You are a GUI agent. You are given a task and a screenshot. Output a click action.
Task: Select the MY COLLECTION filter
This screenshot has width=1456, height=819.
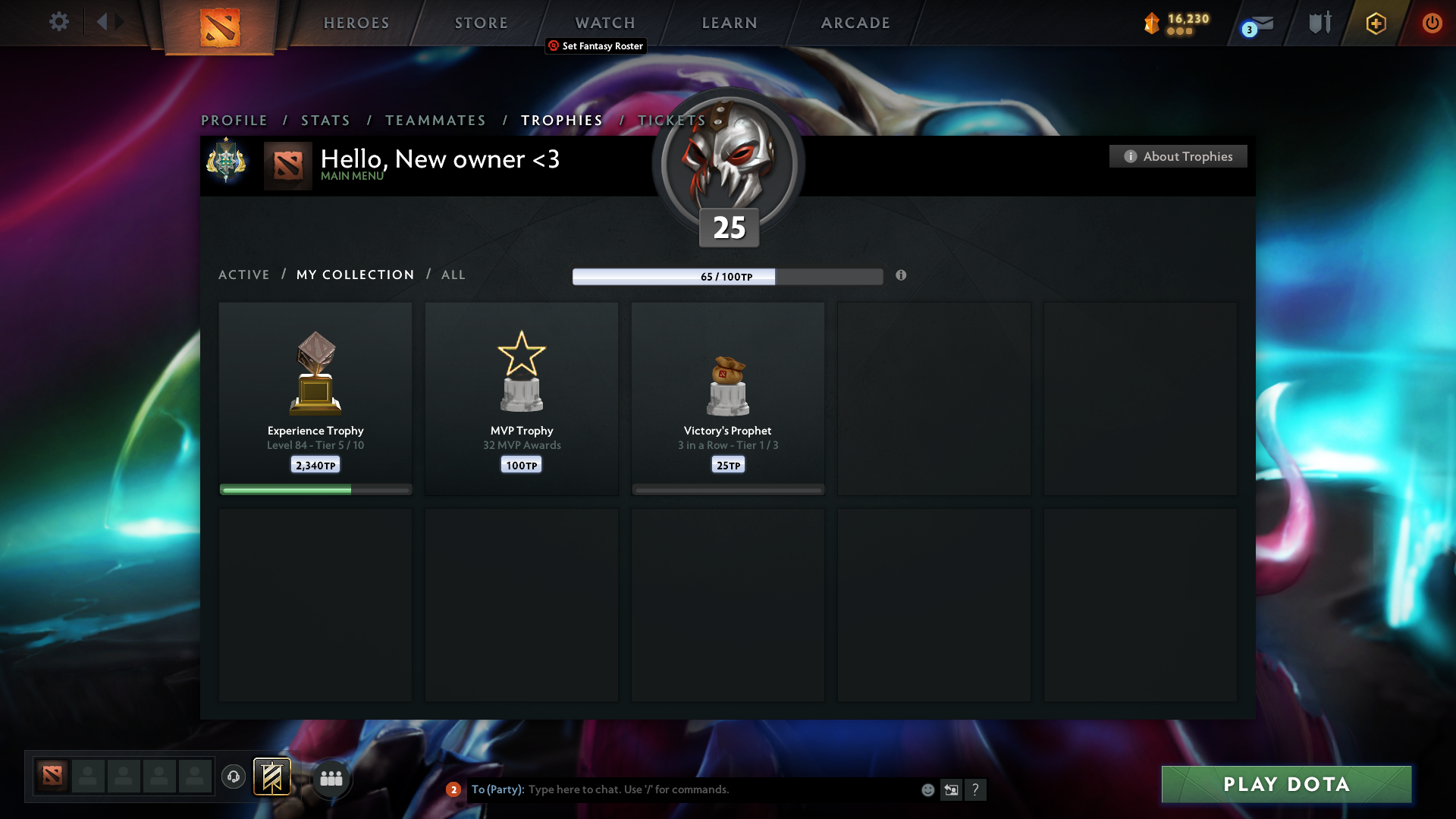click(x=354, y=275)
